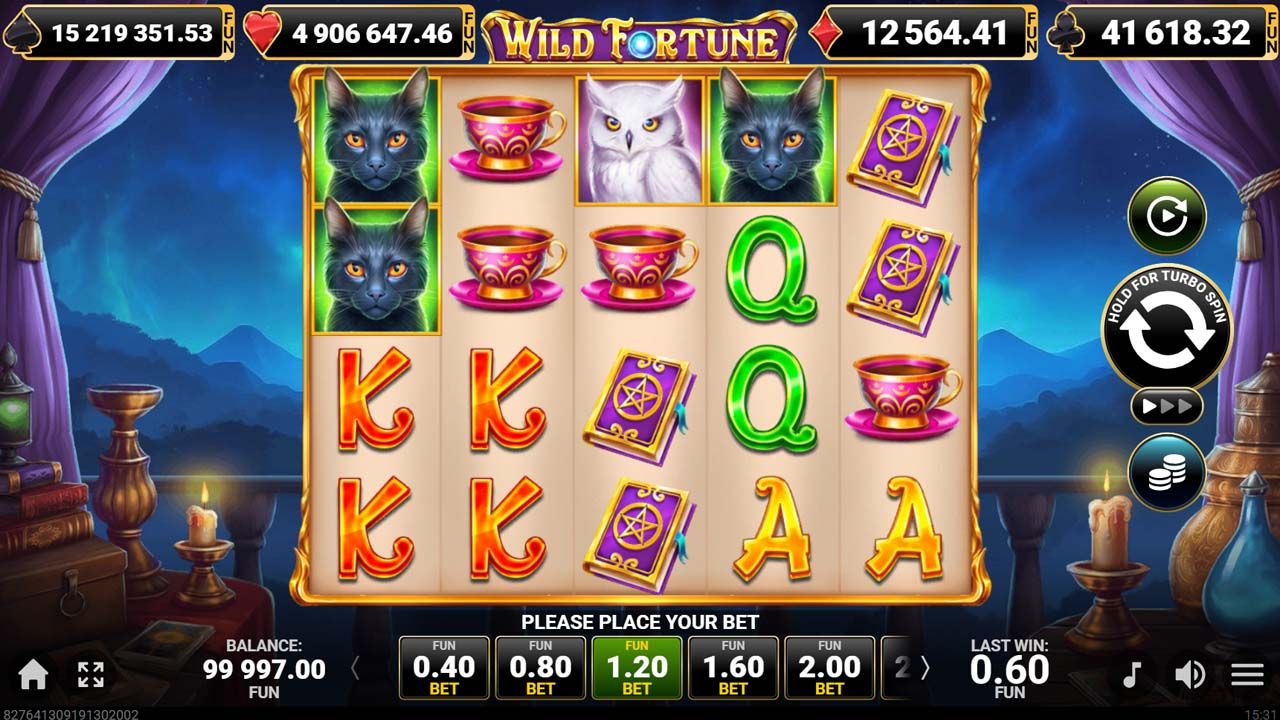Activate the fullscreen expand icon
The height and width of the screenshot is (720, 1280).
(x=91, y=674)
